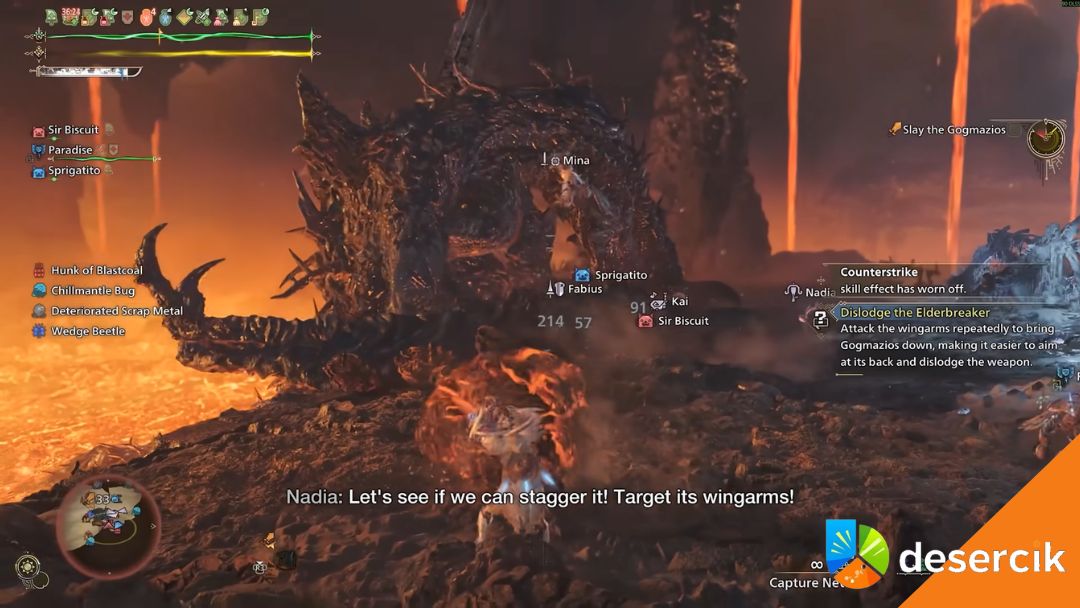This screenshot has width=1080, height=608.
Task: Select Sprigatito in the party member list
Action: pyautogui.click(x=74, y=171)
